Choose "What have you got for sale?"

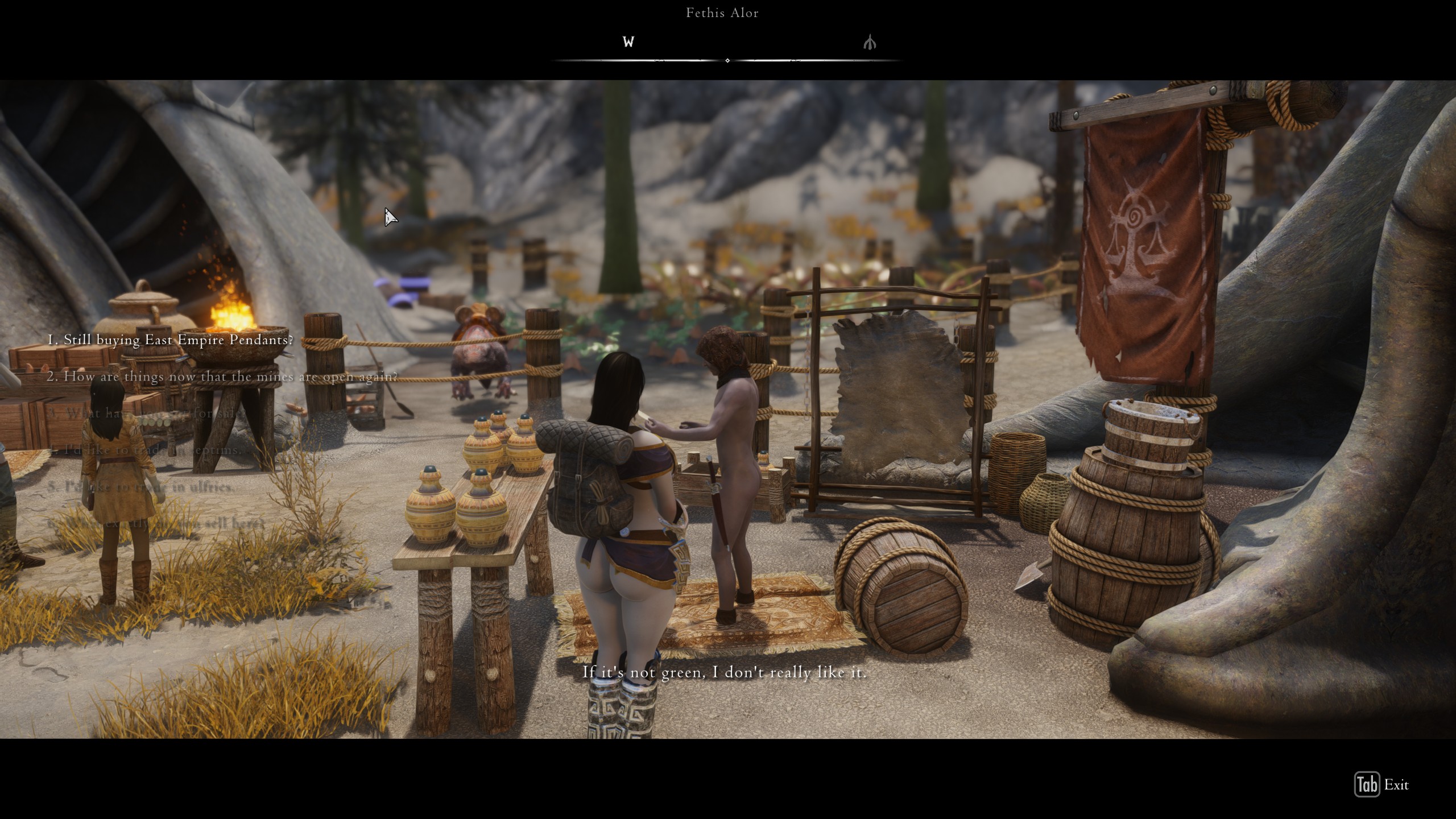[145, 413]
